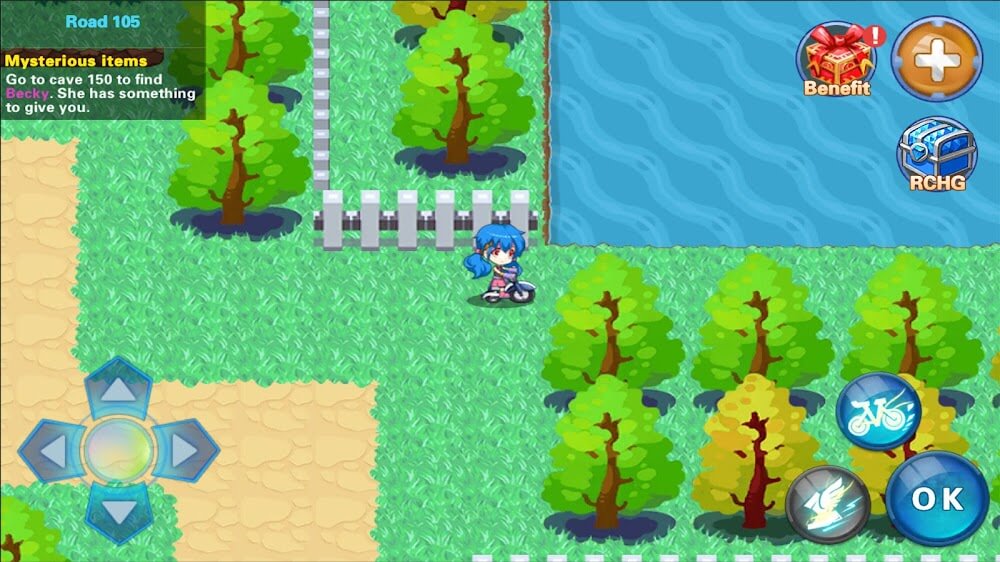The image size is (1000, 562).
Task: Move down with the D-pad arrow
Action: point(118,513)
